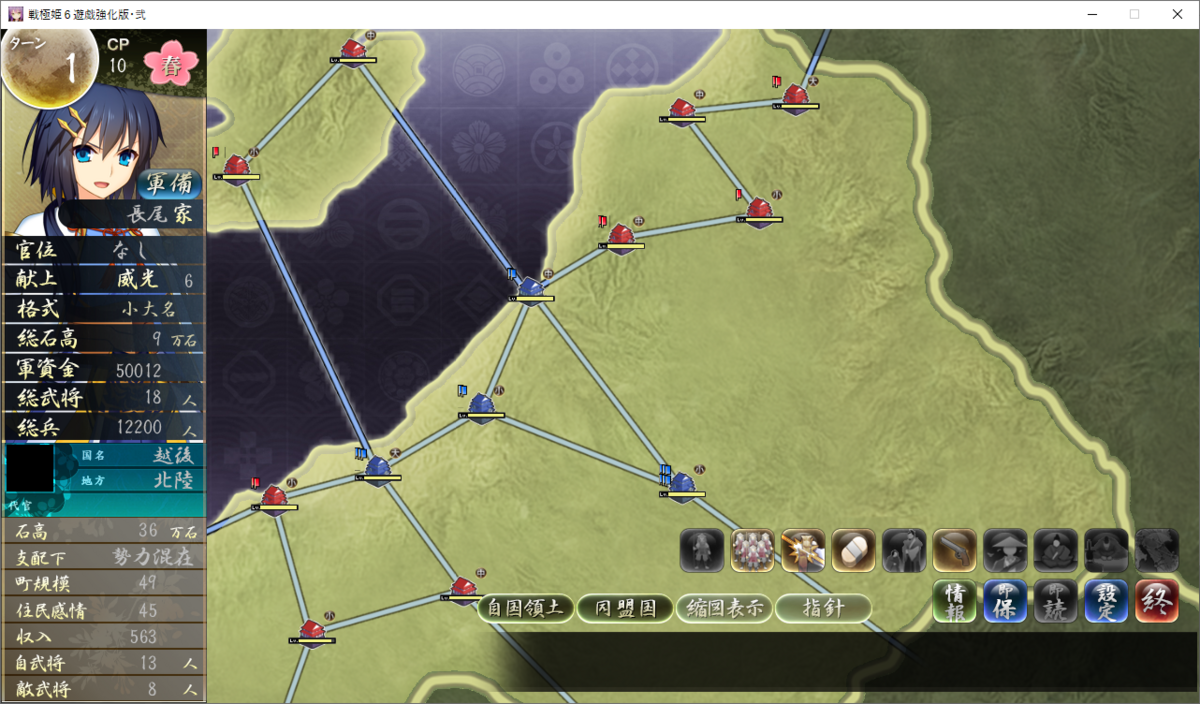Open the 指針 policy button
The width and height of the screenshot is (1200, 704).
[823, 608]
